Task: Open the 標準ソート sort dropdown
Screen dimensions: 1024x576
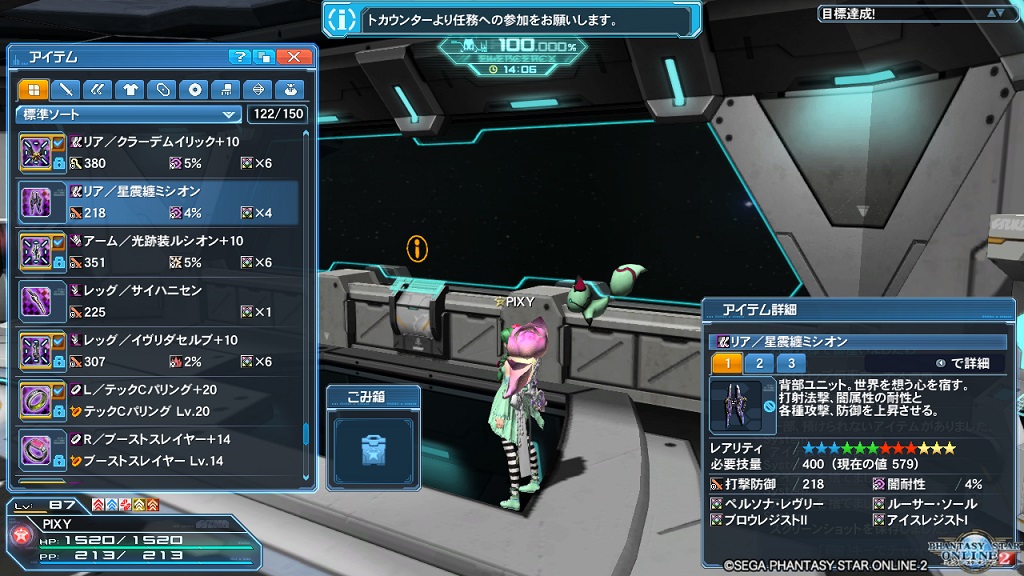Action: coord(129,114)
